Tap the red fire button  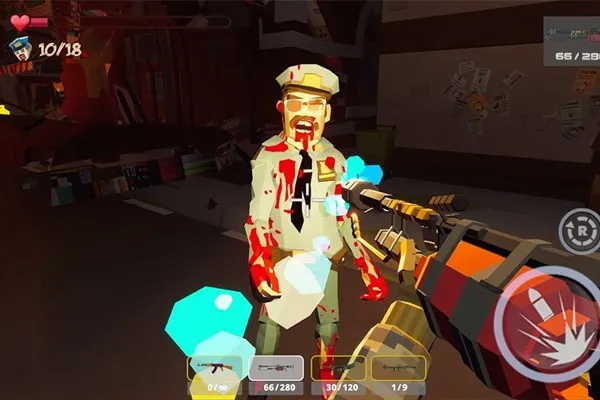pos(550,317)
